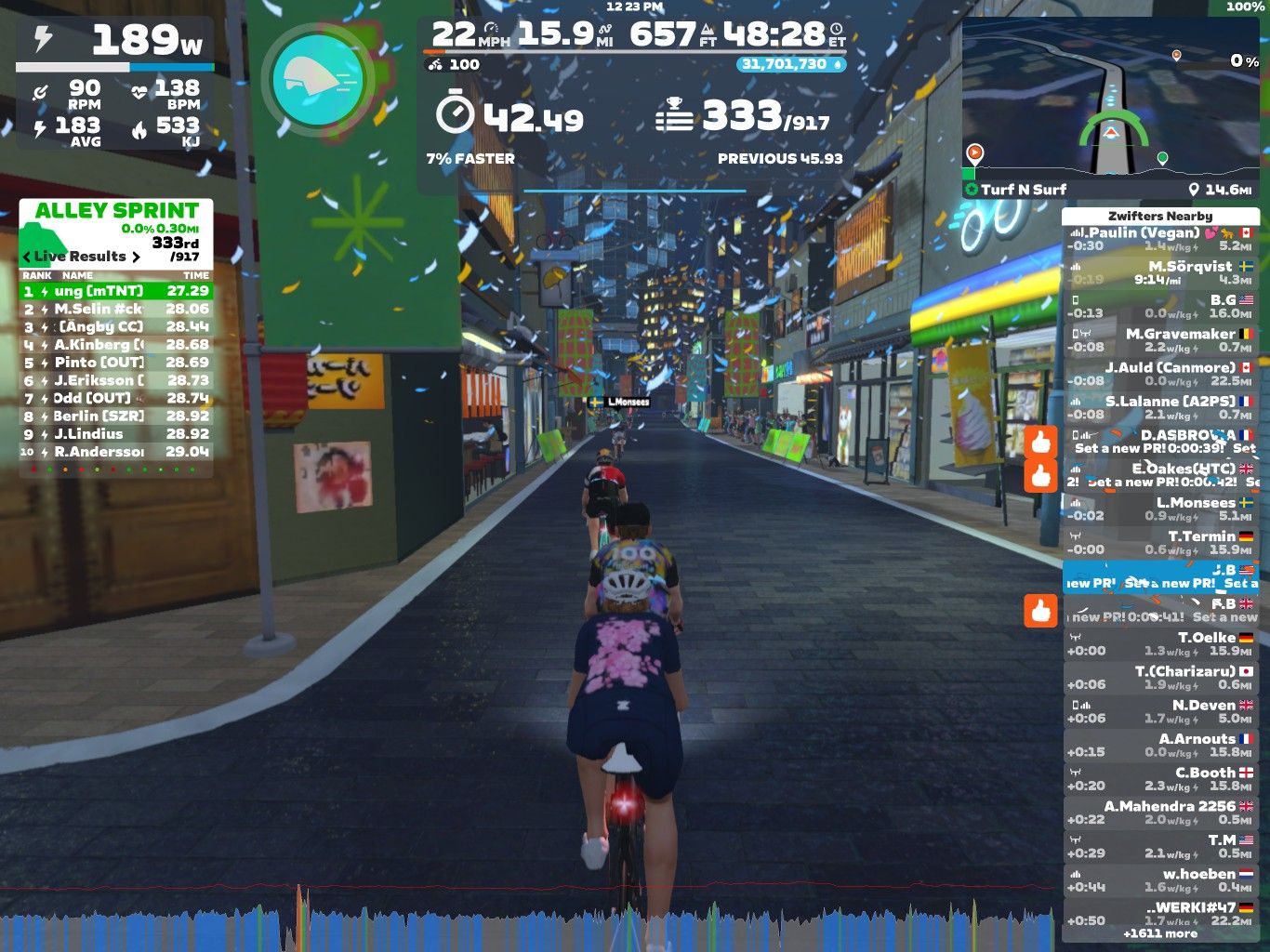Select M.Sörqvist in Zwifters Nearby
1270x952 pixels.
tap(1159, 272)
